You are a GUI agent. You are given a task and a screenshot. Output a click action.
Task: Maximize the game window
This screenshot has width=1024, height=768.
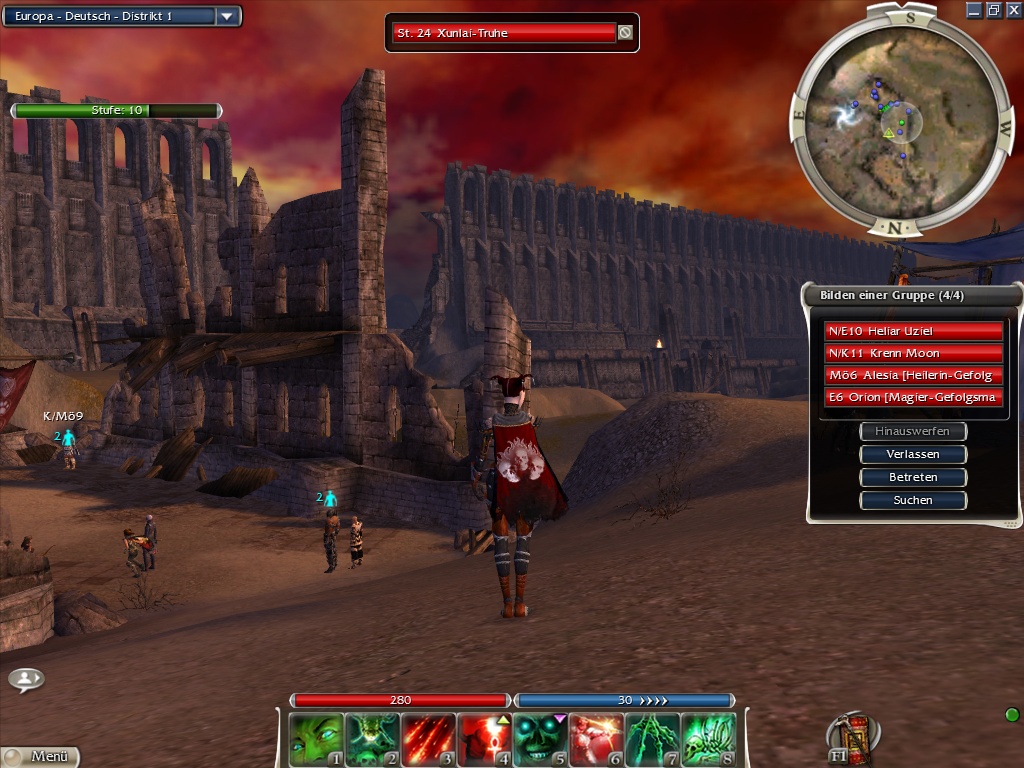click(994, 10)
